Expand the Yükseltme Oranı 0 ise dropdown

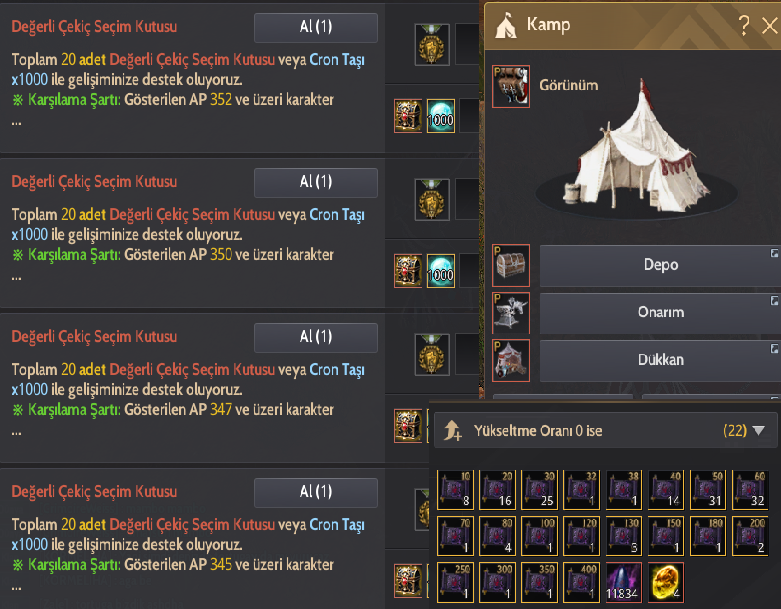click(758, 431)
